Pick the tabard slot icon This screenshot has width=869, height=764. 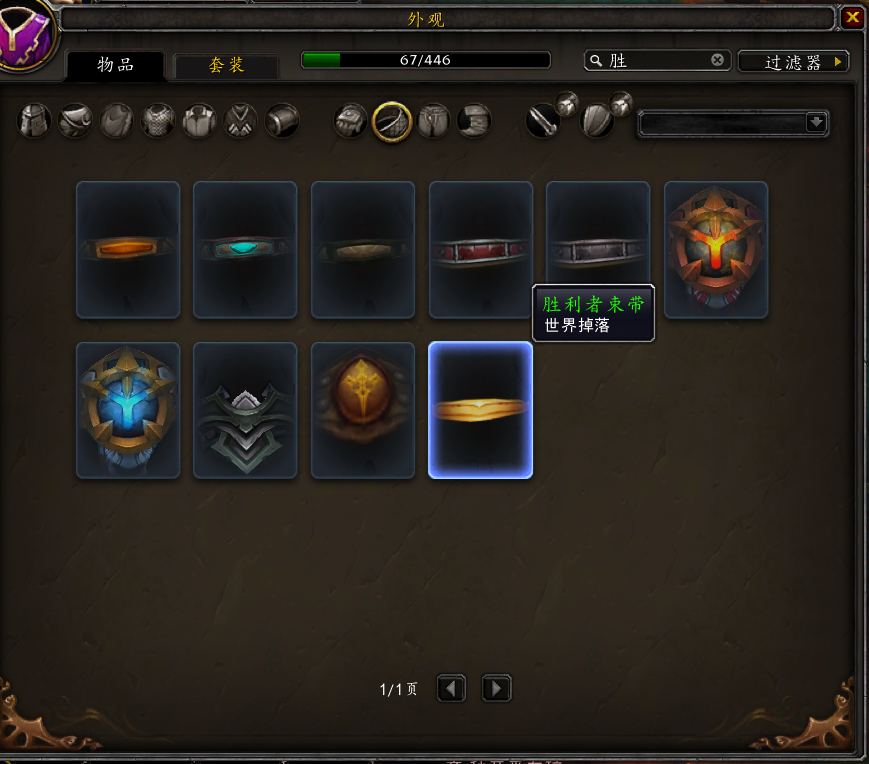point(240,121)
